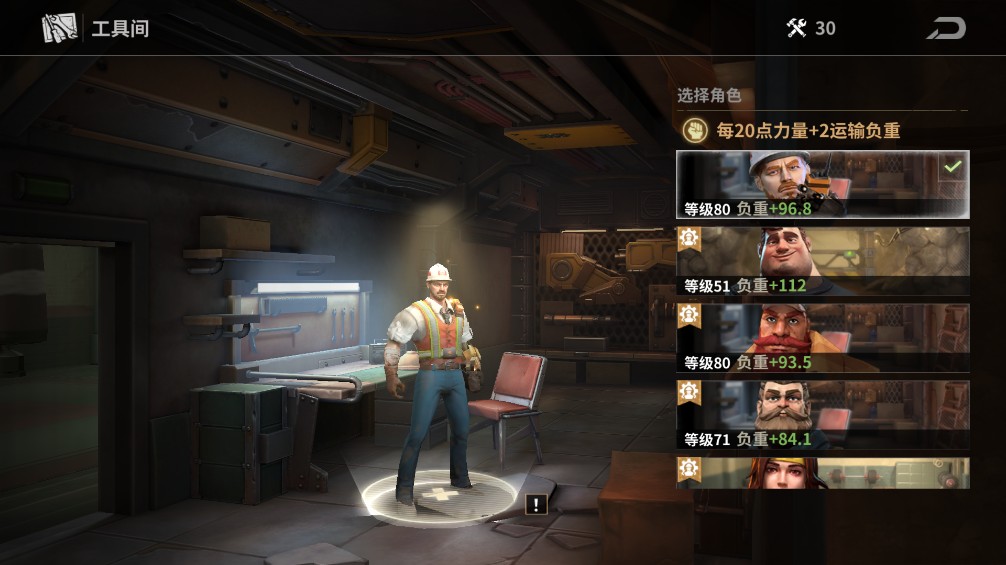Select the level 80 hard-hat worker (+96.8)
The width and height of the screenshot is (1006, 565).
click(x=822, y=185)
